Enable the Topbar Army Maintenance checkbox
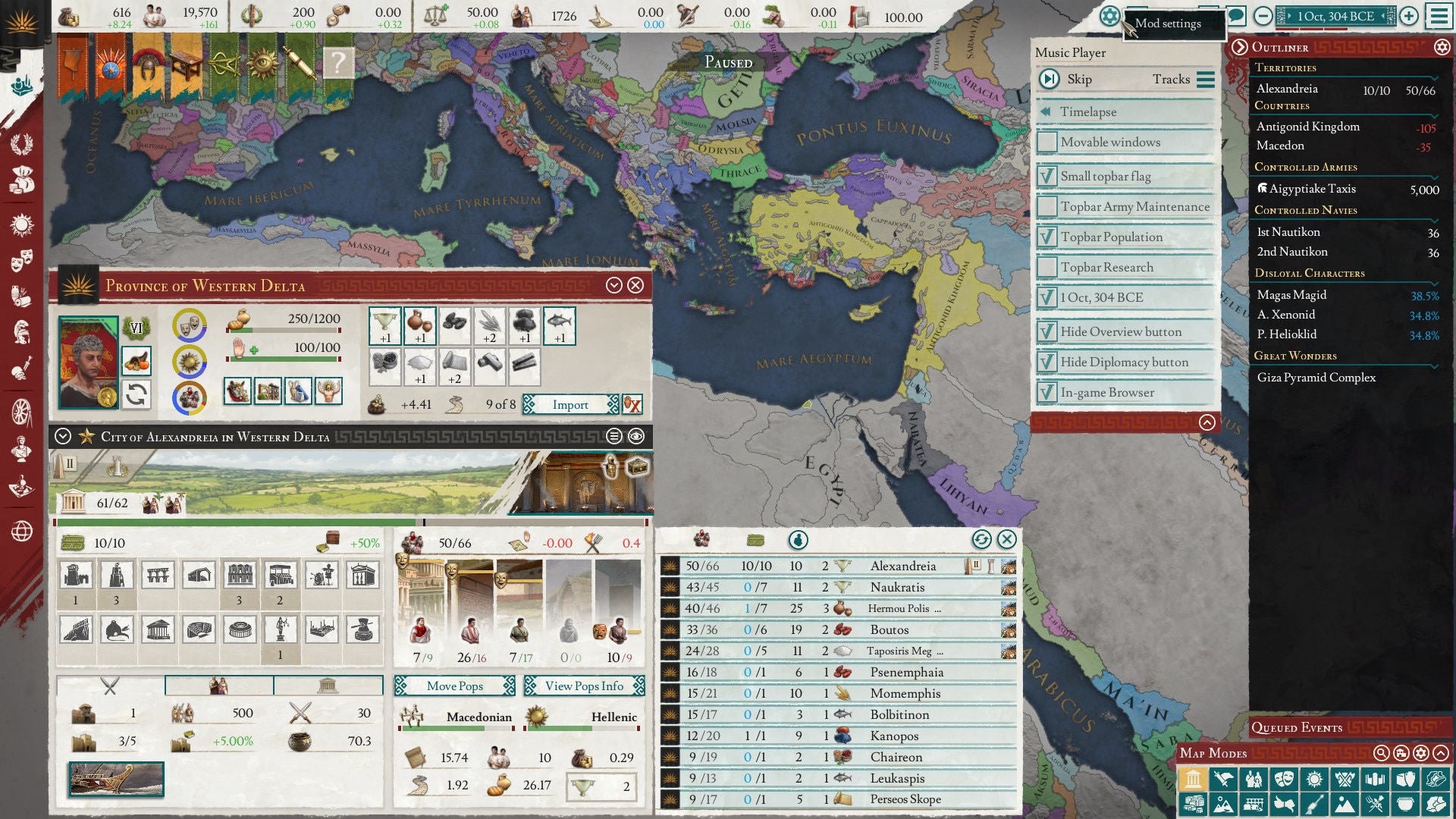 1047,206
